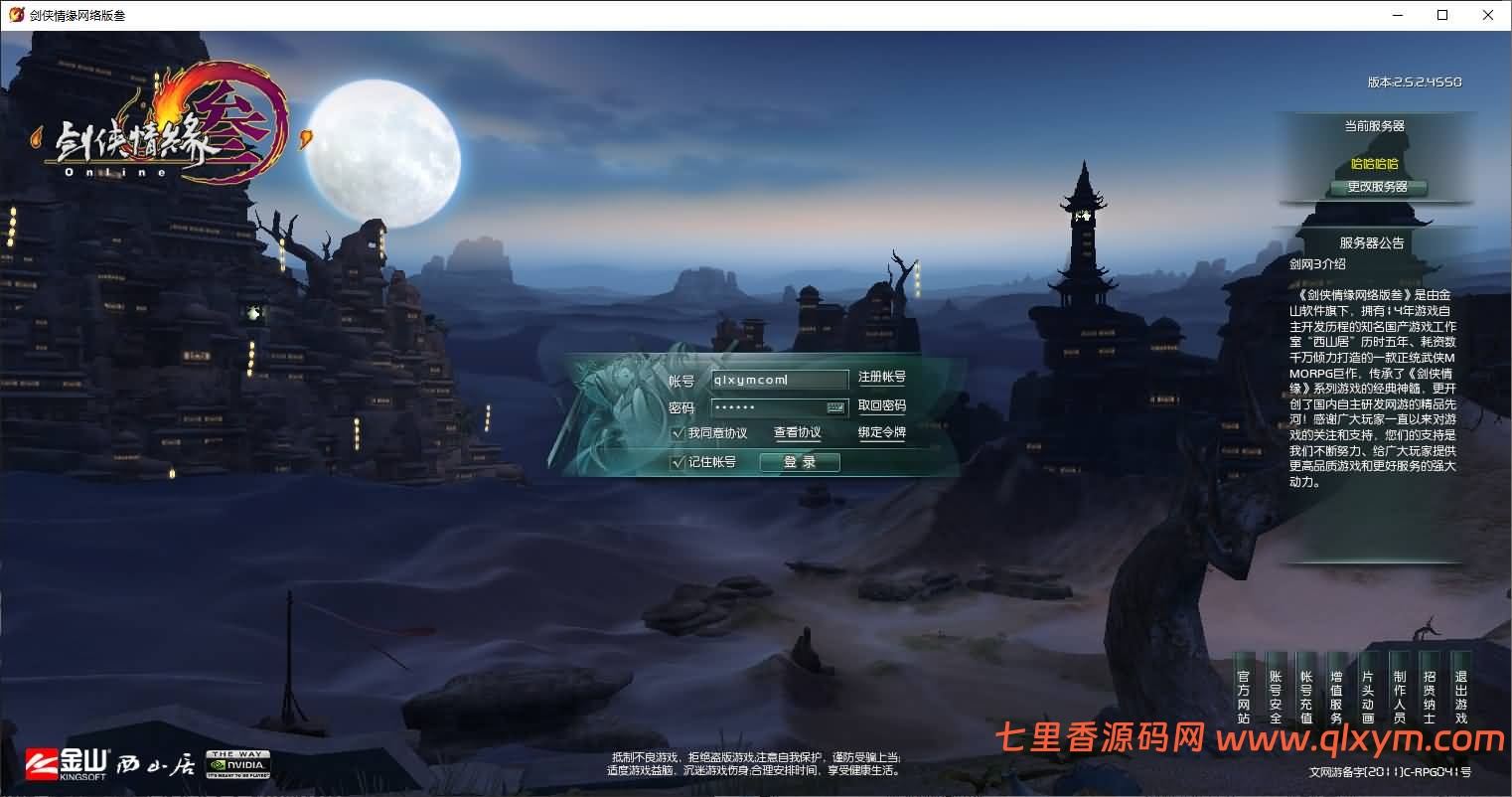Viewport: 1512px width, 797px height.
Task: Disable the 记住帐号 remember account checkbox
Action: coord(679,461)
